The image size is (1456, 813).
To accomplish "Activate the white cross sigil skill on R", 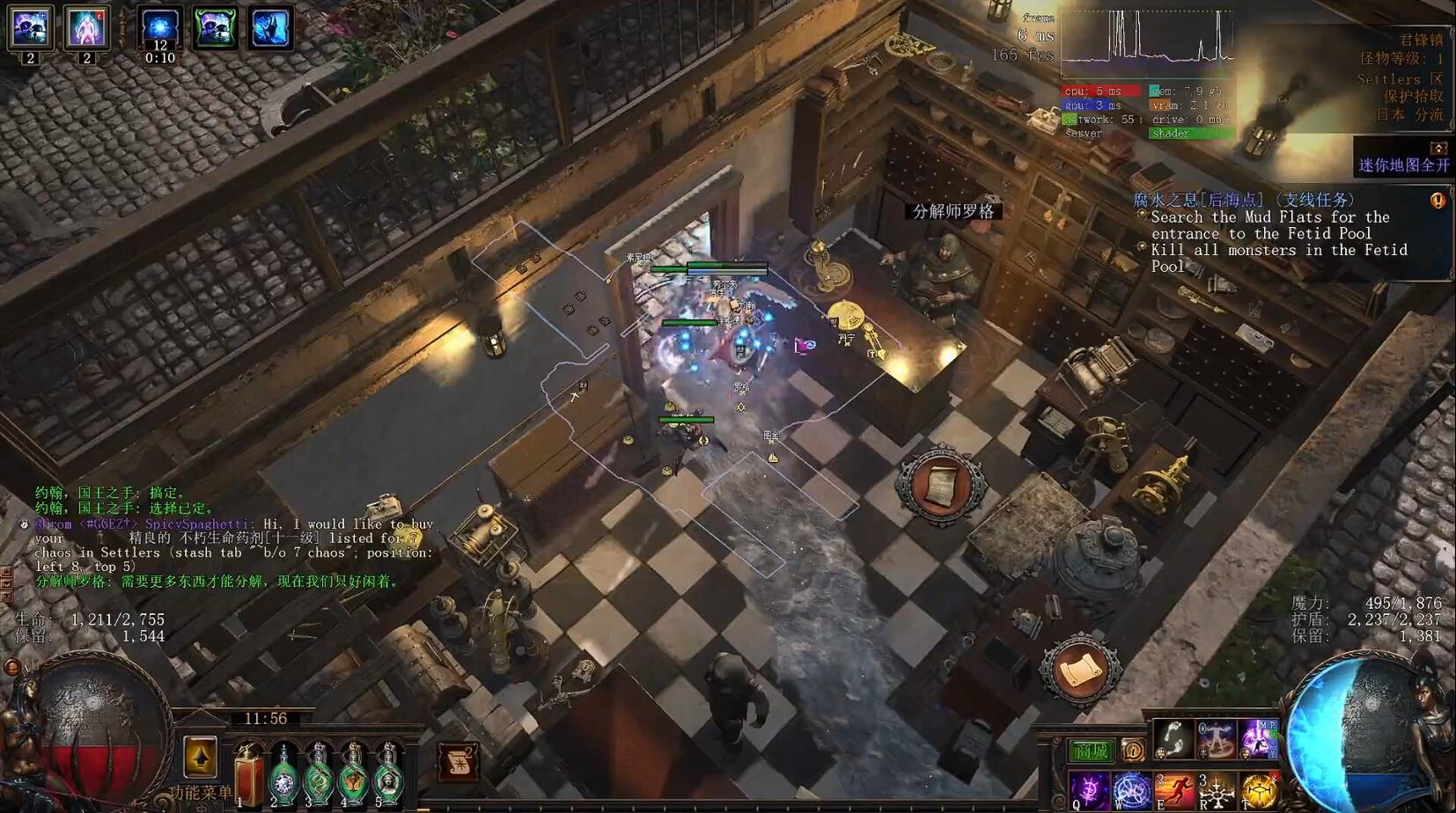I will pos(1217,791).
